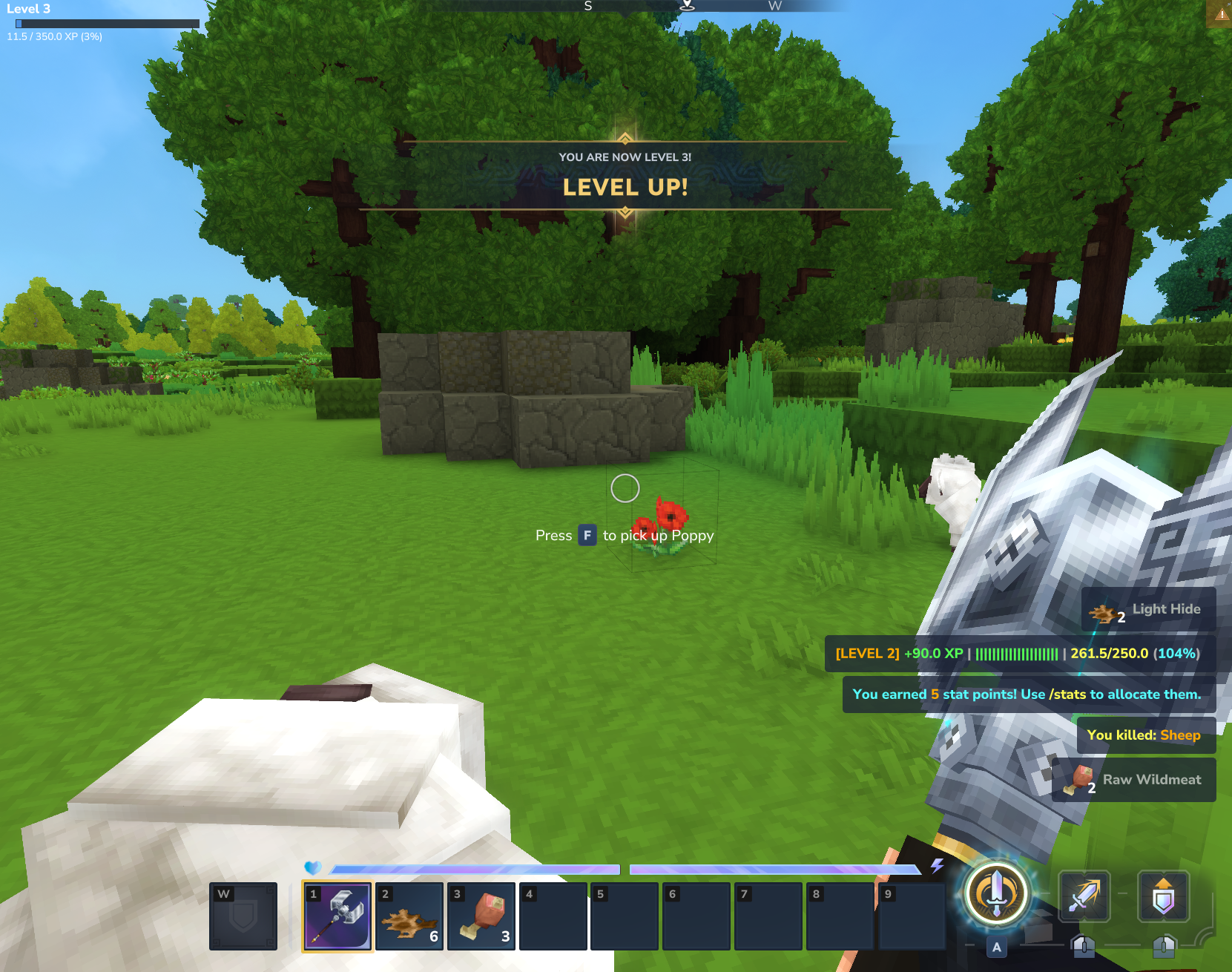
Task: Select the Light Hide in hotbar slot 2
Action: (x=410, y=916)
